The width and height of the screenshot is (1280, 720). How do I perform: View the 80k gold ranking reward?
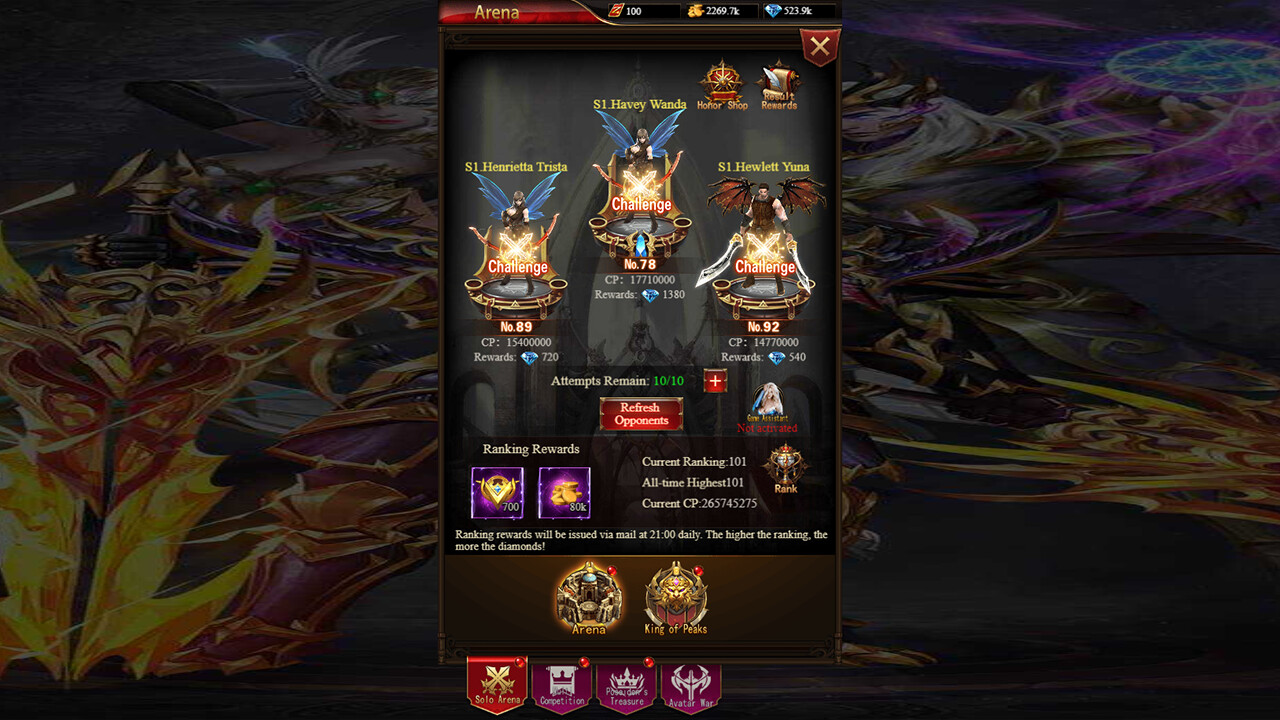click(x=564, y=491)
